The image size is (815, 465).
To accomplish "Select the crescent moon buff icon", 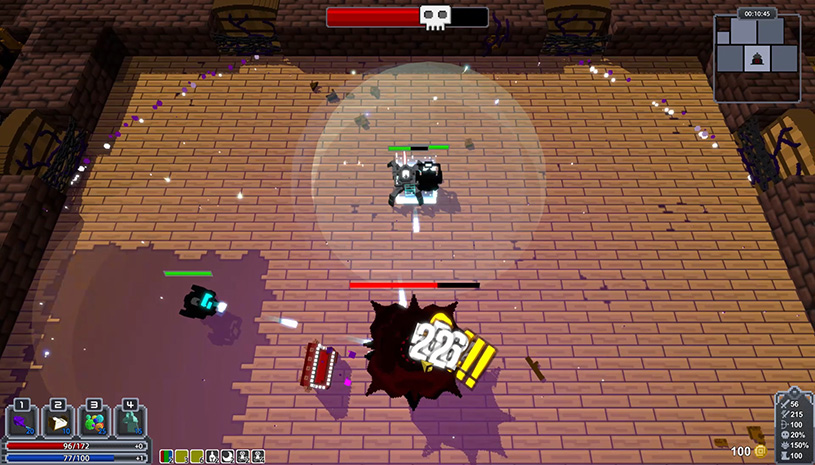I will click(227, 456).
